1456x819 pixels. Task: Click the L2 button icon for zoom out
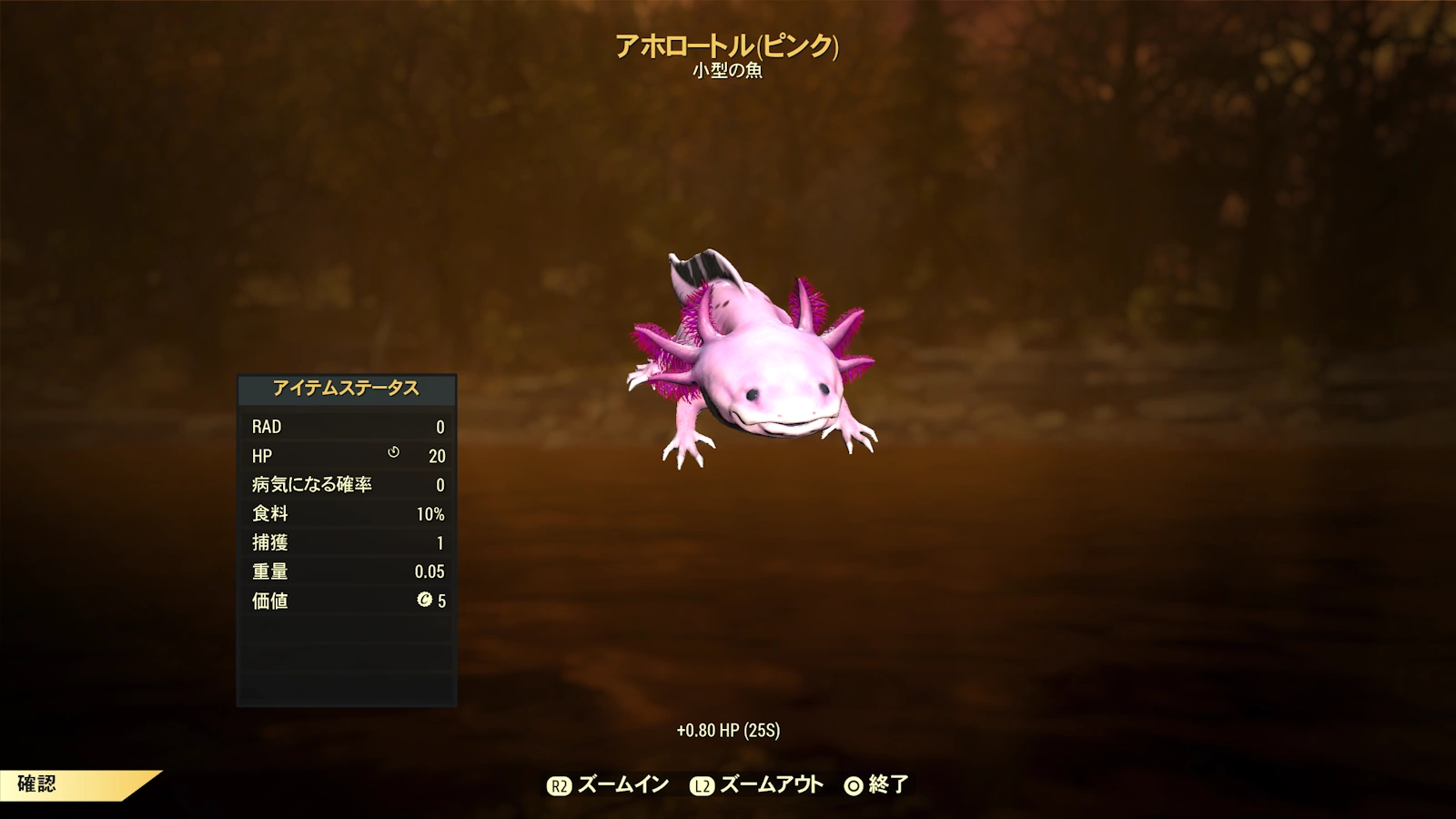point(701,783)
